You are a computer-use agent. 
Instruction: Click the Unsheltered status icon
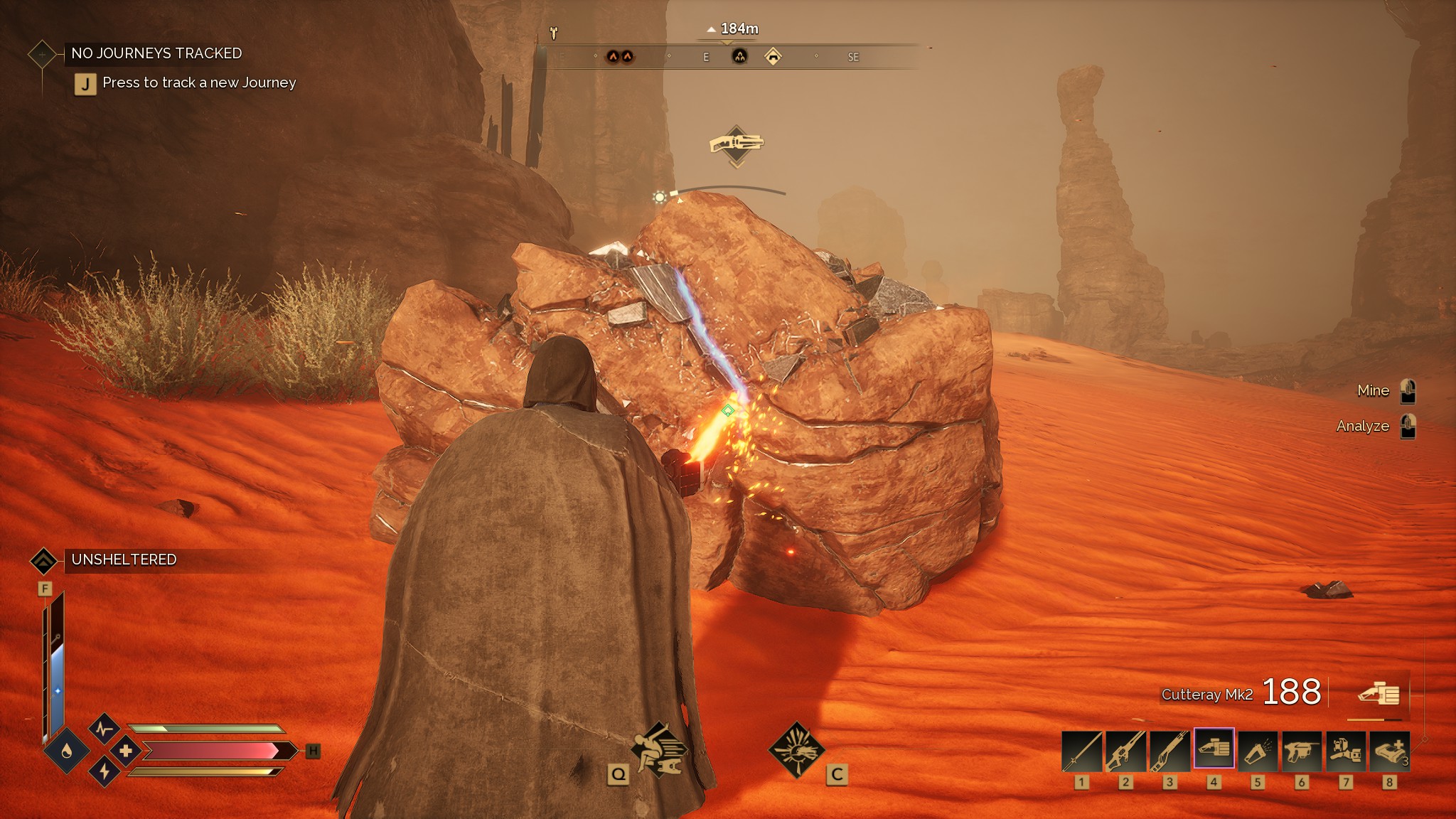[43, 560]
